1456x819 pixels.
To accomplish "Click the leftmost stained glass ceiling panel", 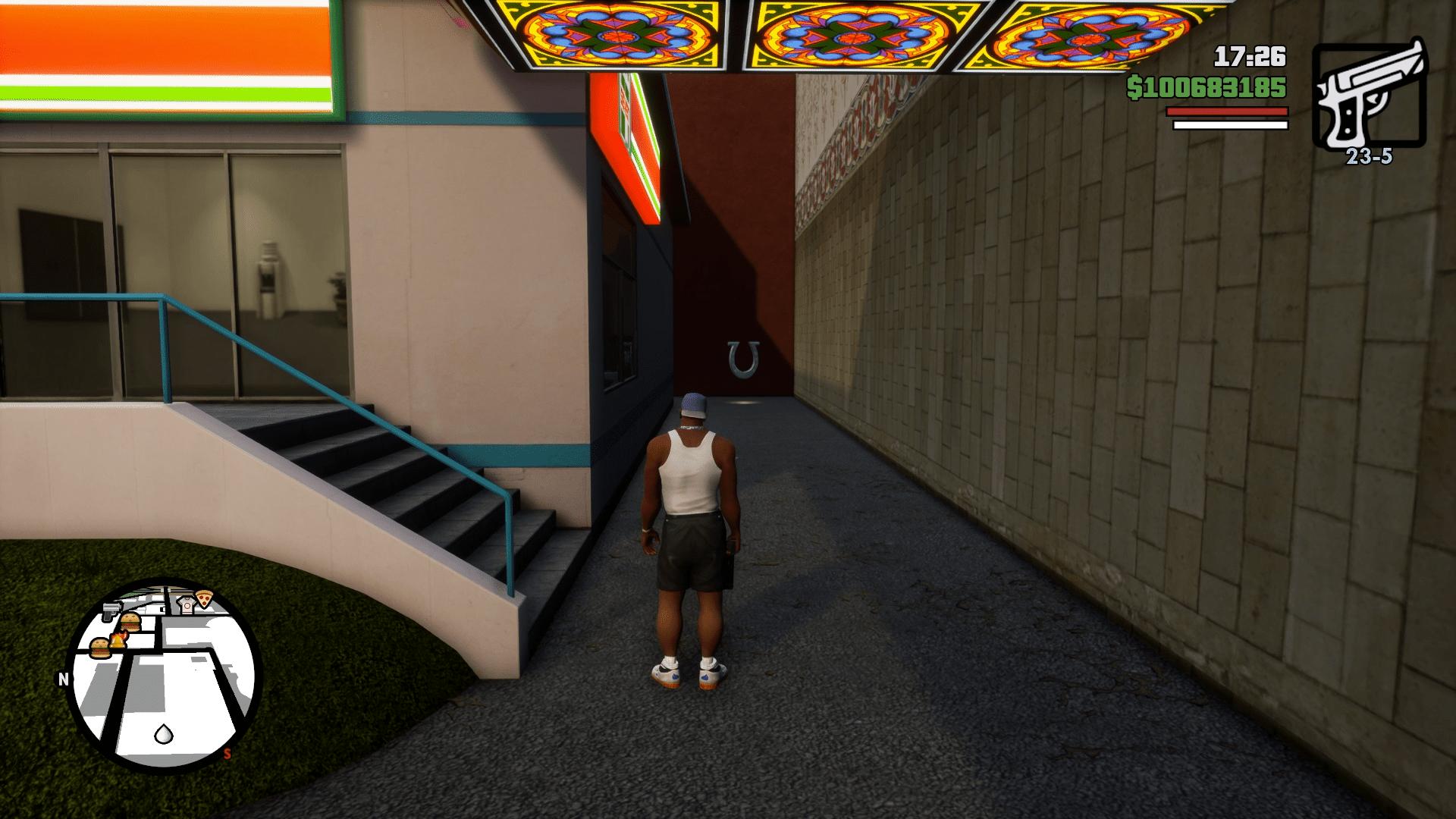I will click(614, 34).
